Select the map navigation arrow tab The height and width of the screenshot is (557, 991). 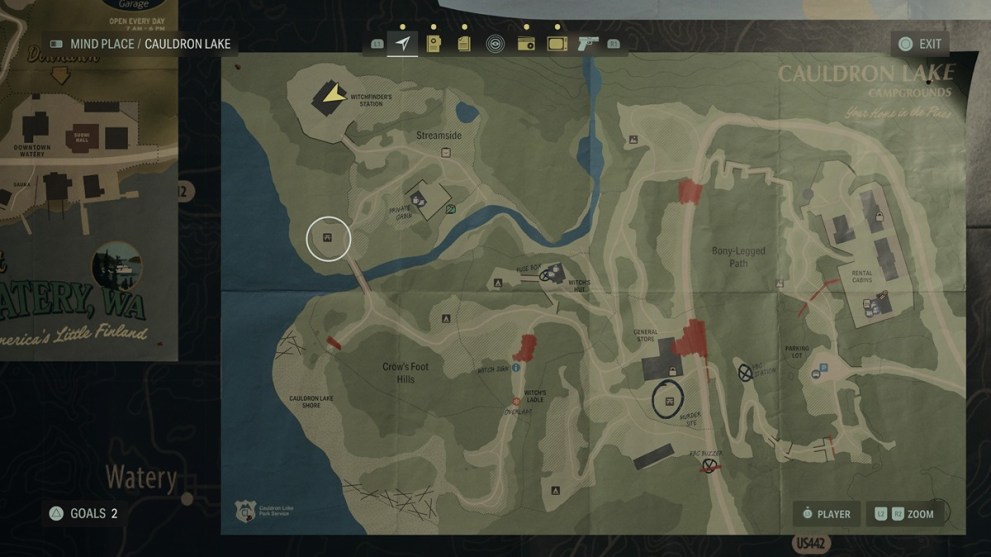403,44
